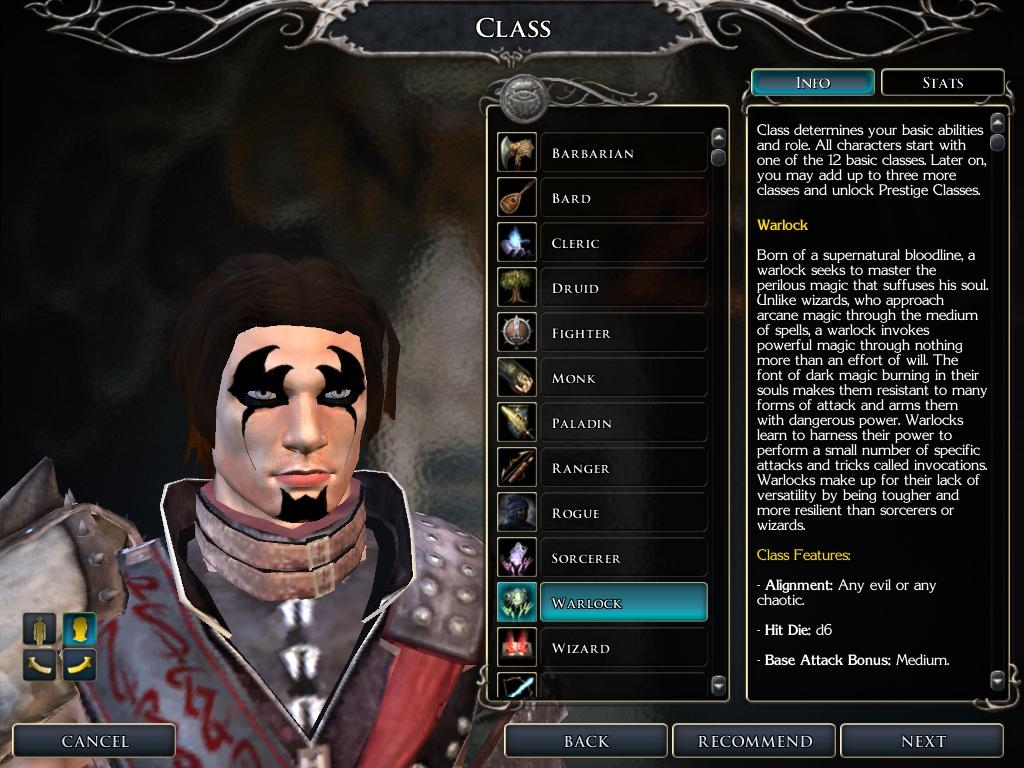Cancel character creation
This screenshot has height=768, width=1024.
tap(95, 741)
